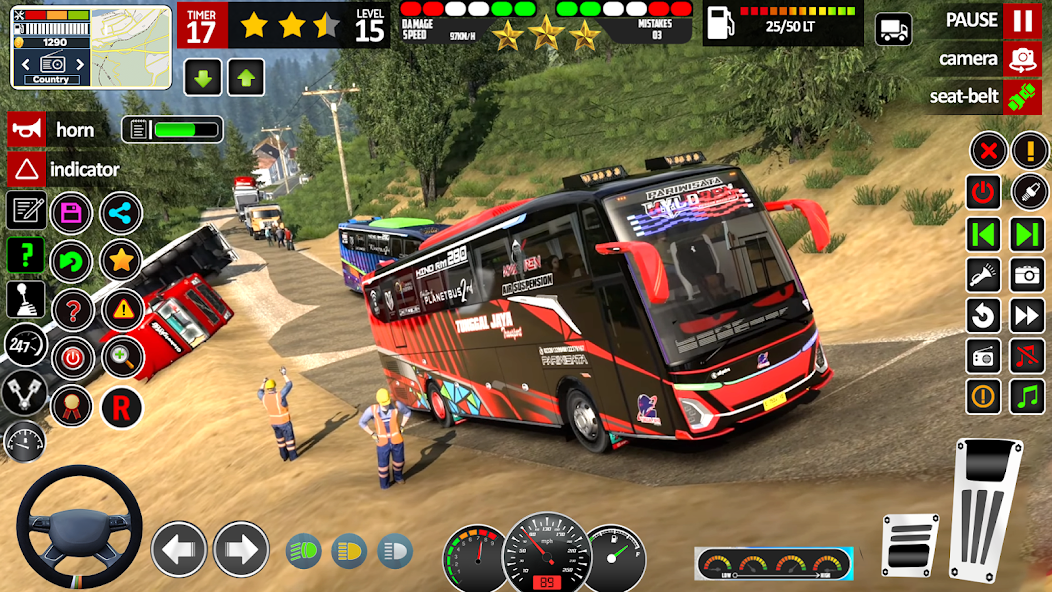The width and height of the screenshot is (1052, 592).
Task: Honk using the horn button
Action: point(27,130)
